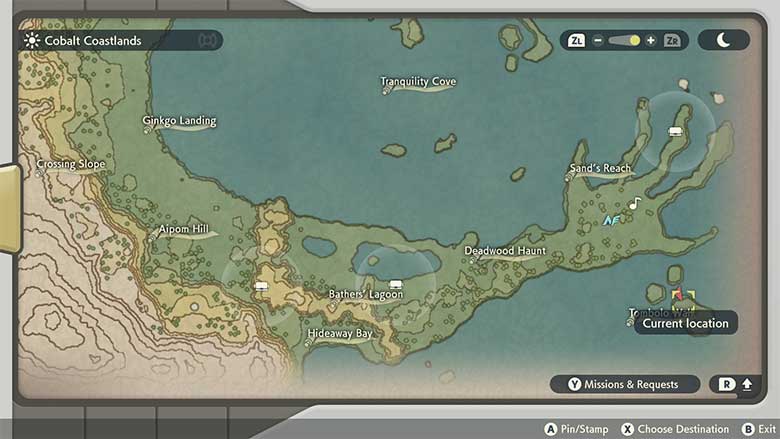Click the time-of-day minus button

[598, 41]
